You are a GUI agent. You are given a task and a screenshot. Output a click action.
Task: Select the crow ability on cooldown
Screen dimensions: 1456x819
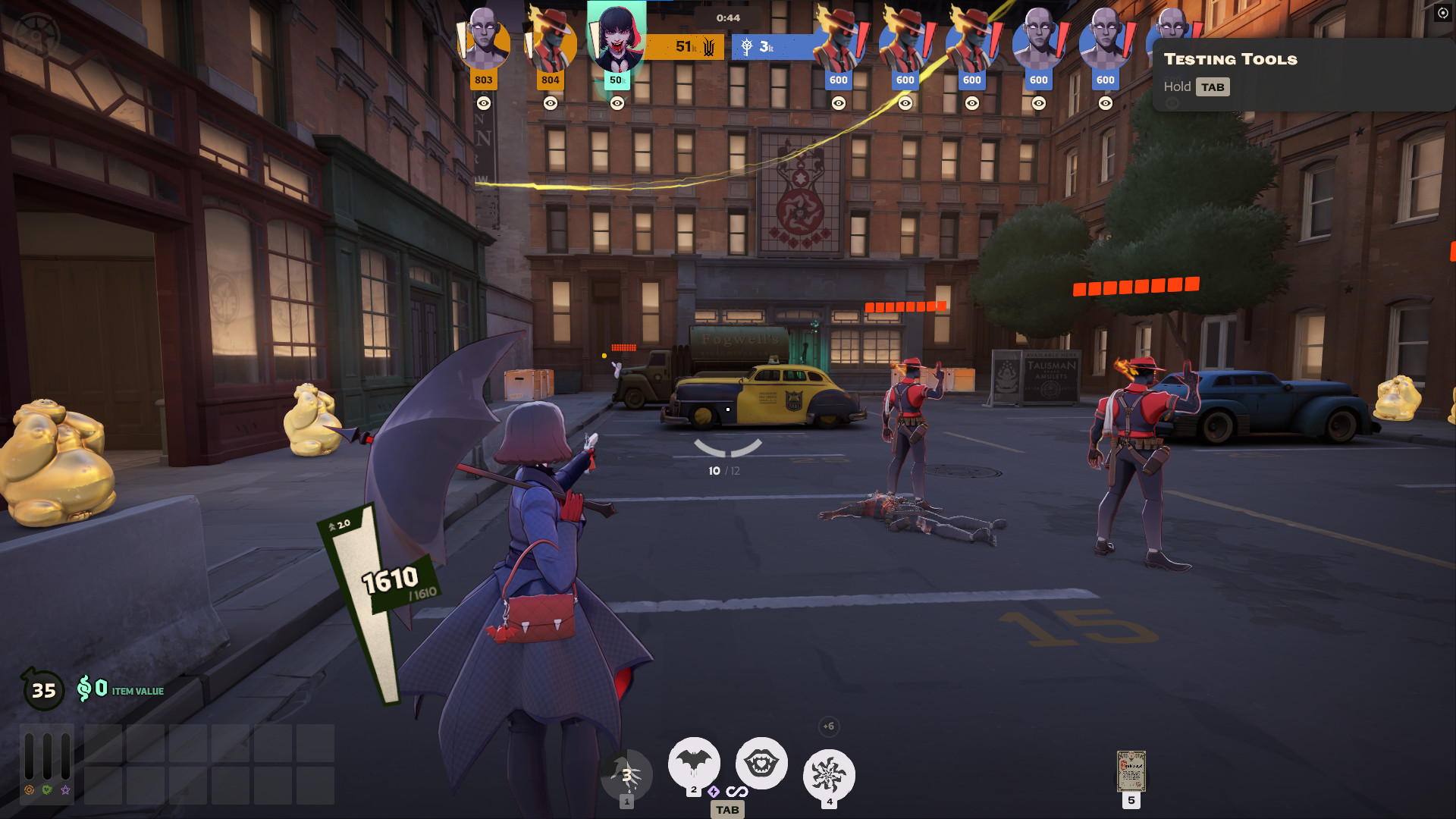(626, 775)
